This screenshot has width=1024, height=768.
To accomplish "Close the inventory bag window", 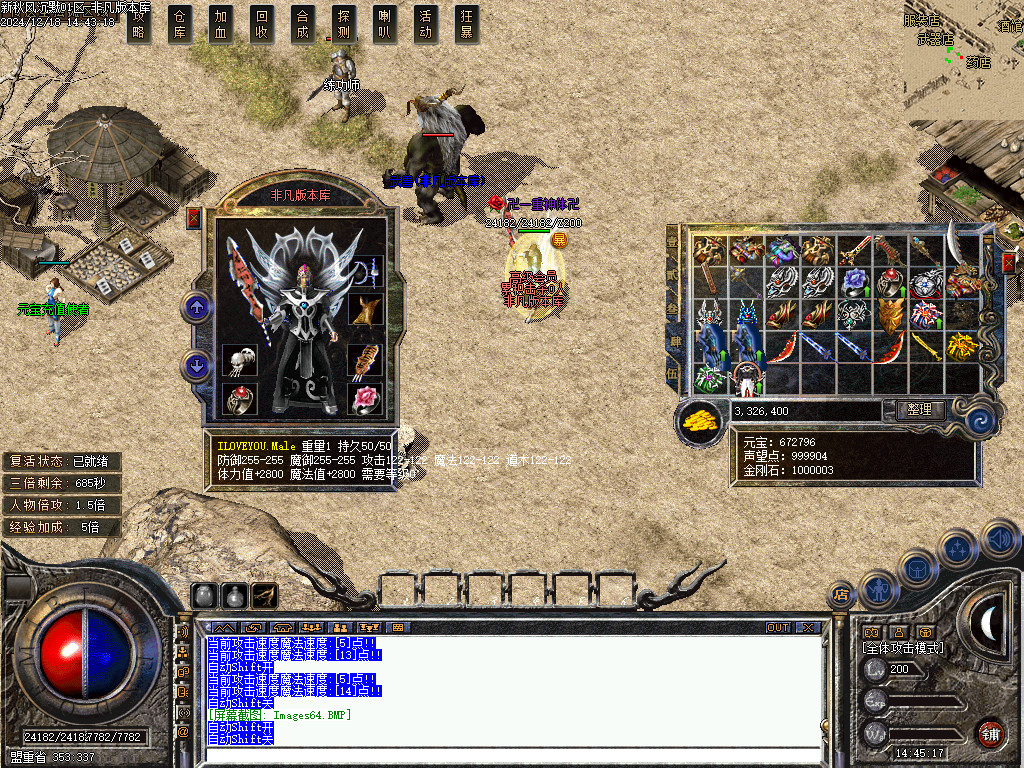I will (x=1008, y=262).
